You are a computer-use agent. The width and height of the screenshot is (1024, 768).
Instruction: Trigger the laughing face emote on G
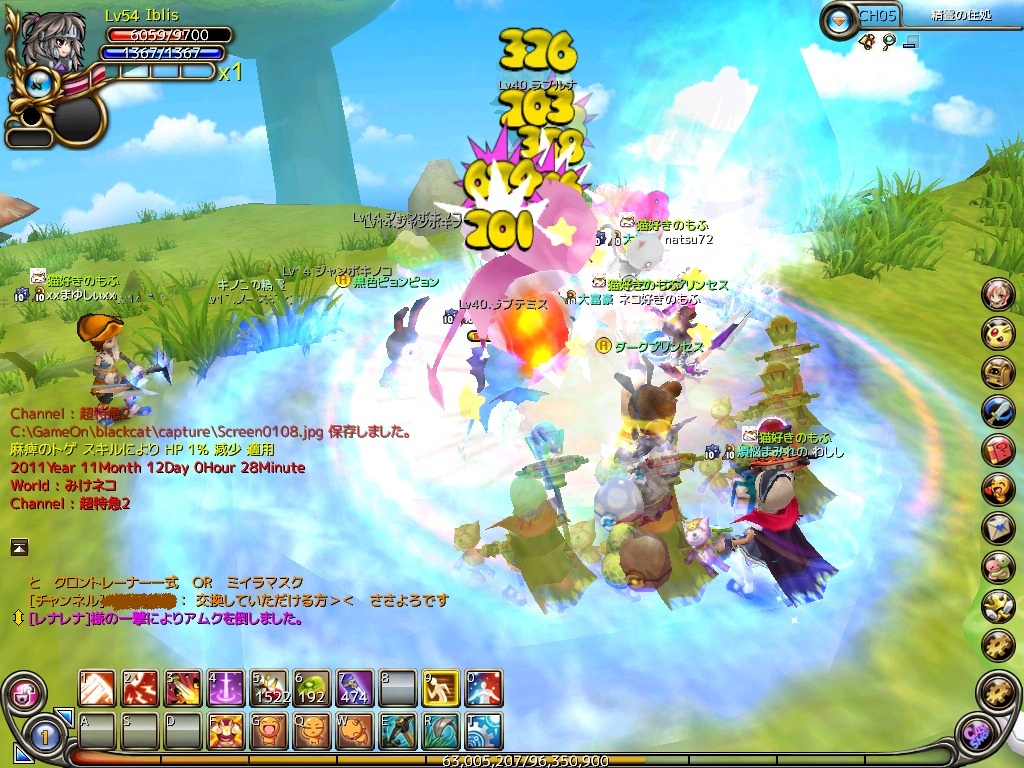[269, 731]
